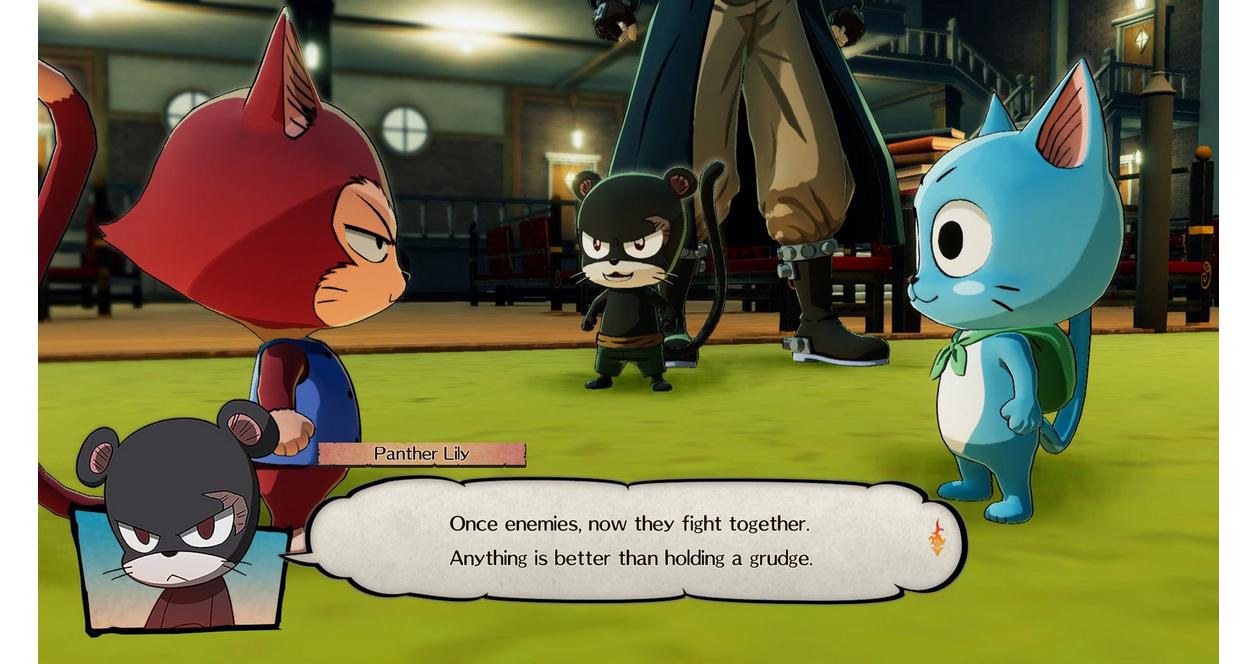The height and width of the screenshot is (664, 1256).
Task: Click Panther Lily's speech bubble to continue
Action: coord(630,540)
